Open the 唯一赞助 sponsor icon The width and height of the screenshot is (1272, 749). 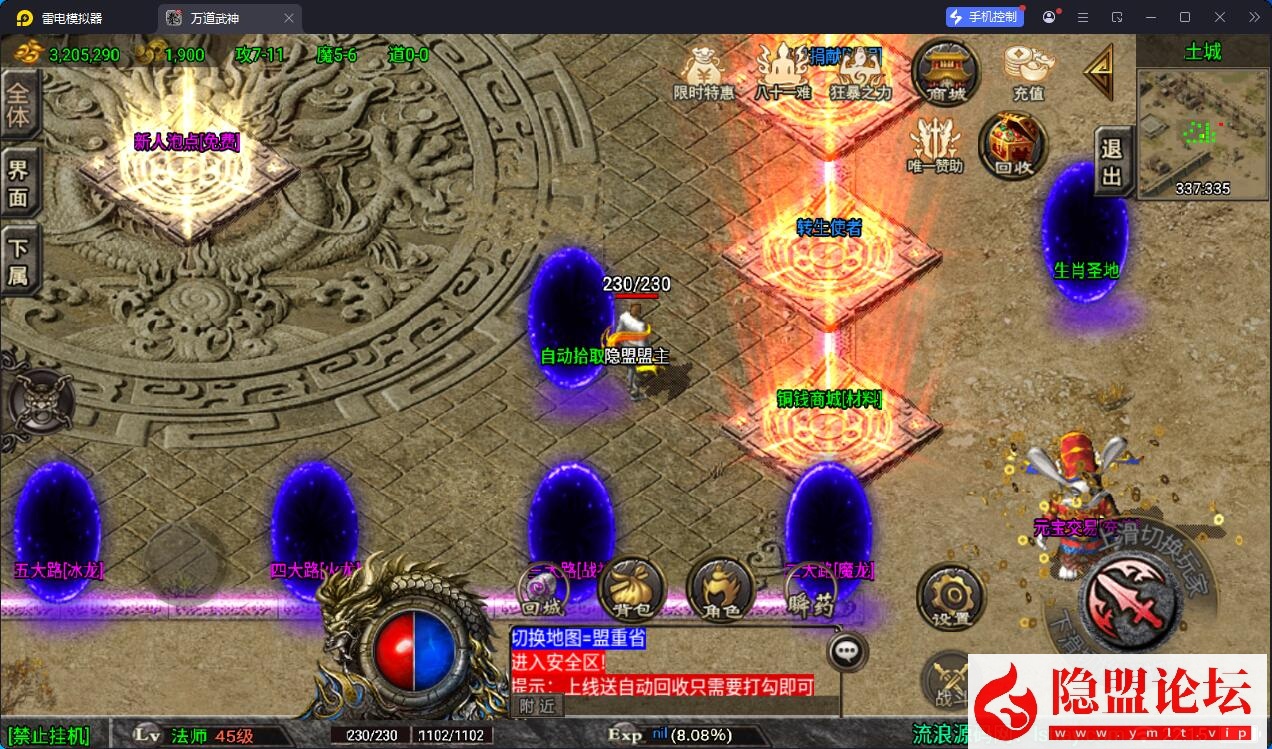934,145
